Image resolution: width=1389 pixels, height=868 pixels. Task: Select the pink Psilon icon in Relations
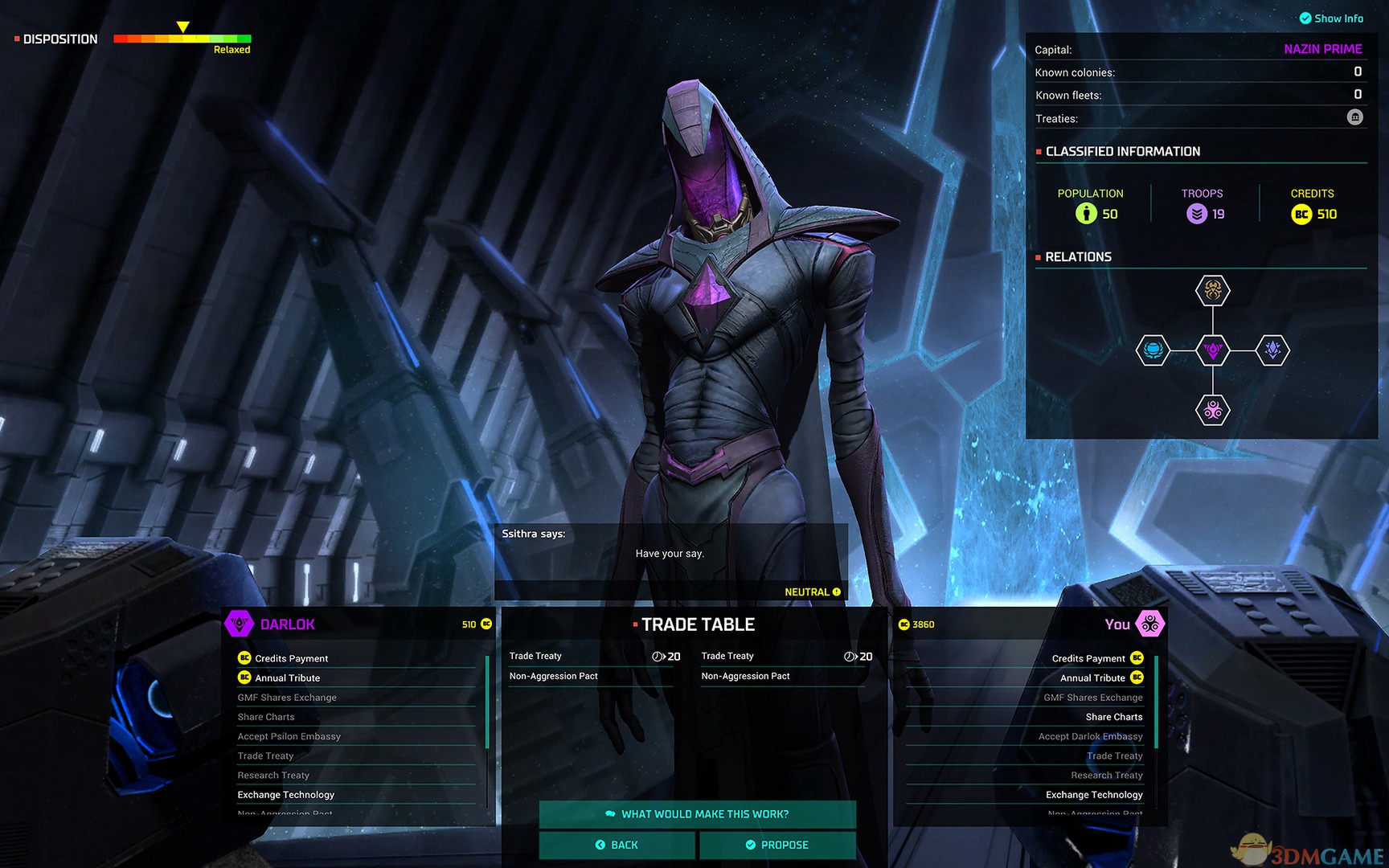click(x=1213, y=411)
